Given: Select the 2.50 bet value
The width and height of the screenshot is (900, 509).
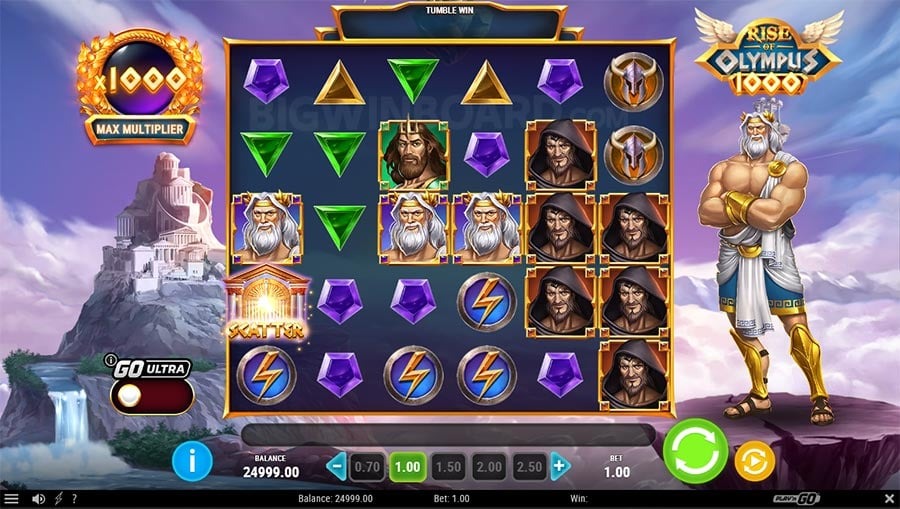Looking at the screenshot, I should (531, 466).
